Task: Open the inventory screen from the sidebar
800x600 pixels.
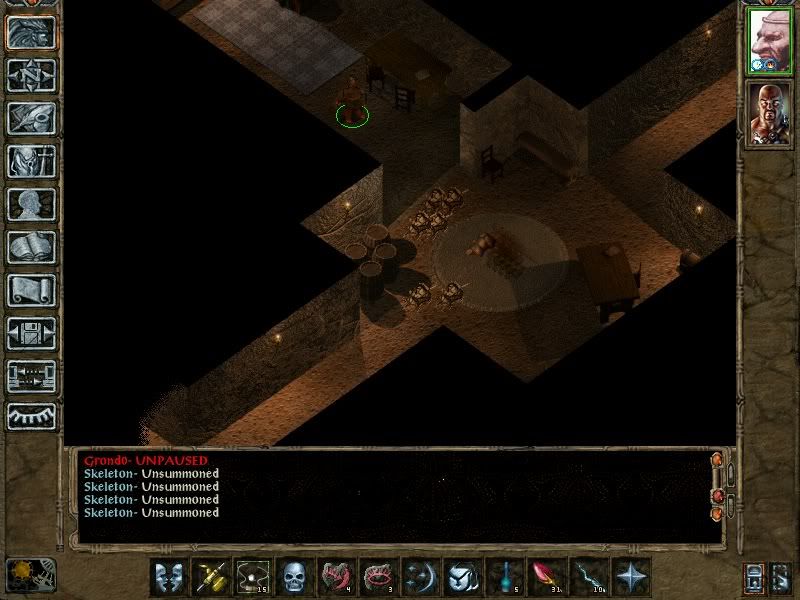Action: tap(31, 161)
